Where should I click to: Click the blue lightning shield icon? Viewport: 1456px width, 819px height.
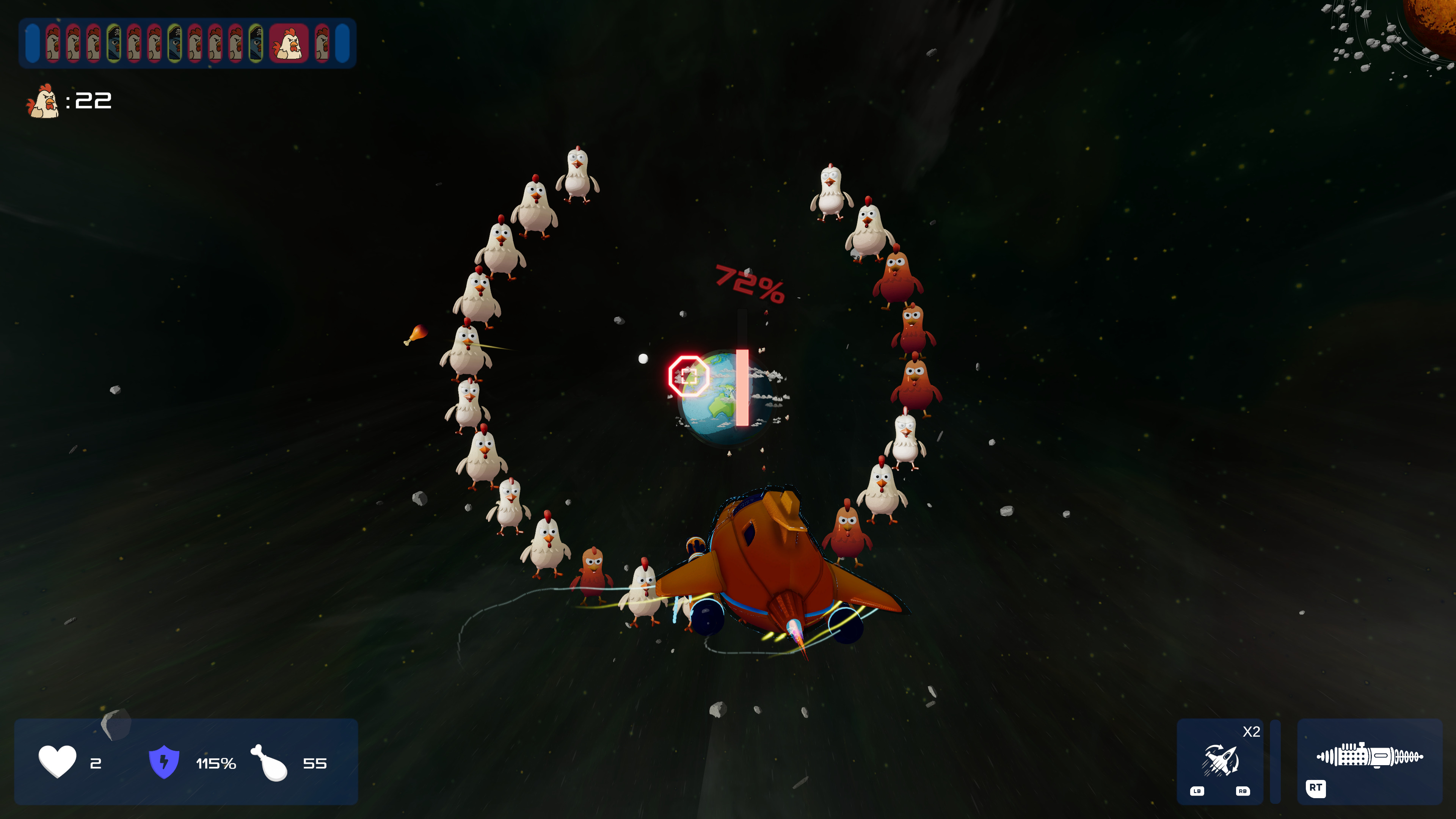[164, 761]
